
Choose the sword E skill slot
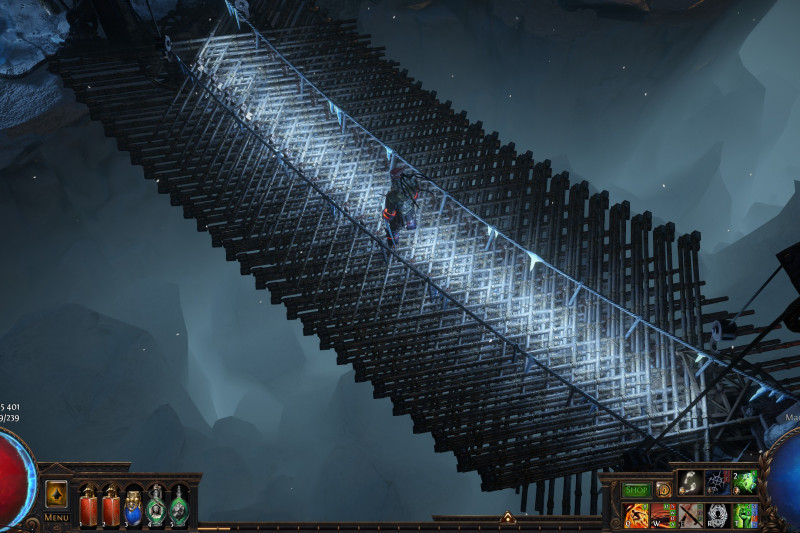point(691,515)
